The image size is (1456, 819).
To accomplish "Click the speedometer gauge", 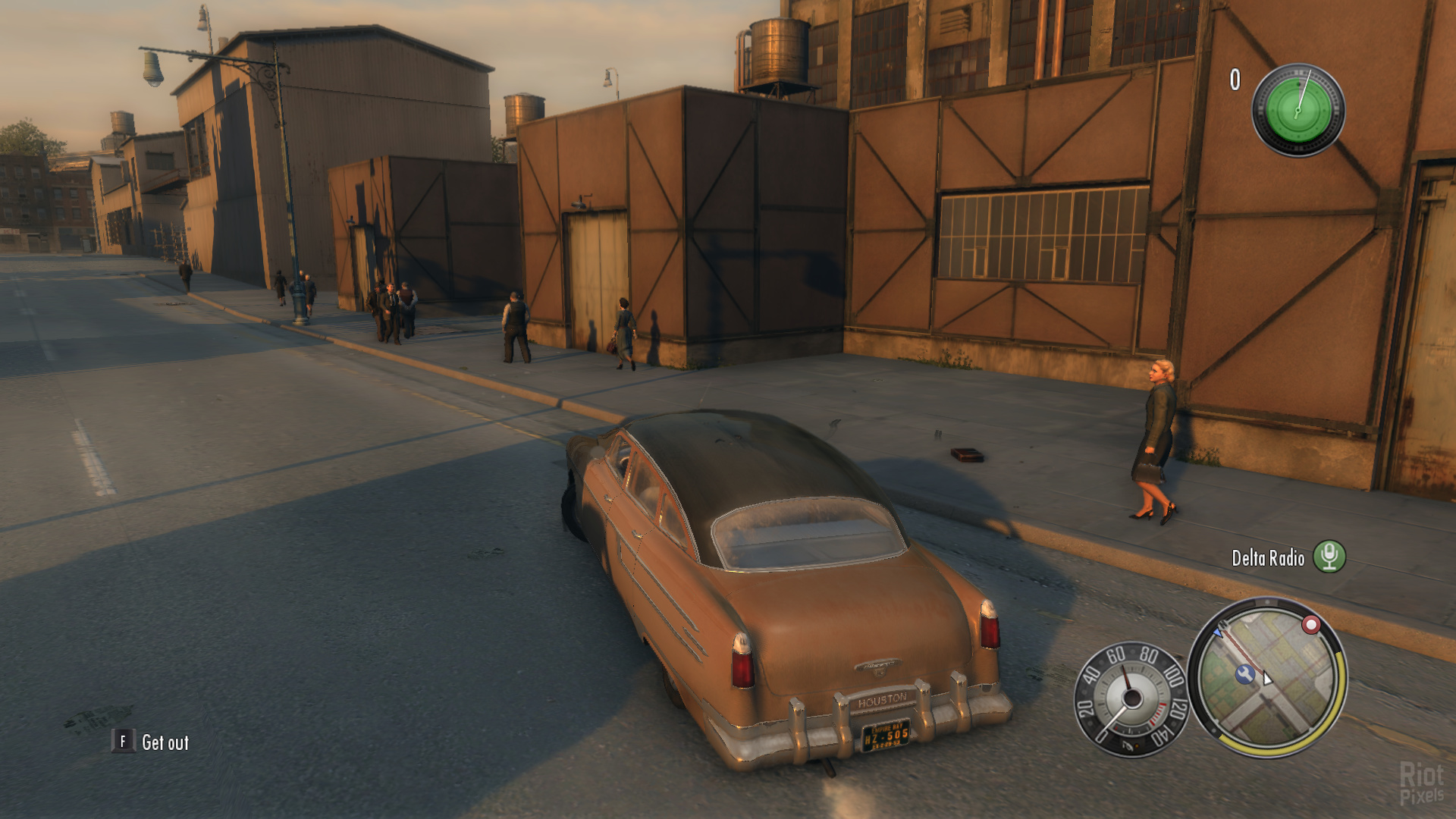I will [1130, 699].
